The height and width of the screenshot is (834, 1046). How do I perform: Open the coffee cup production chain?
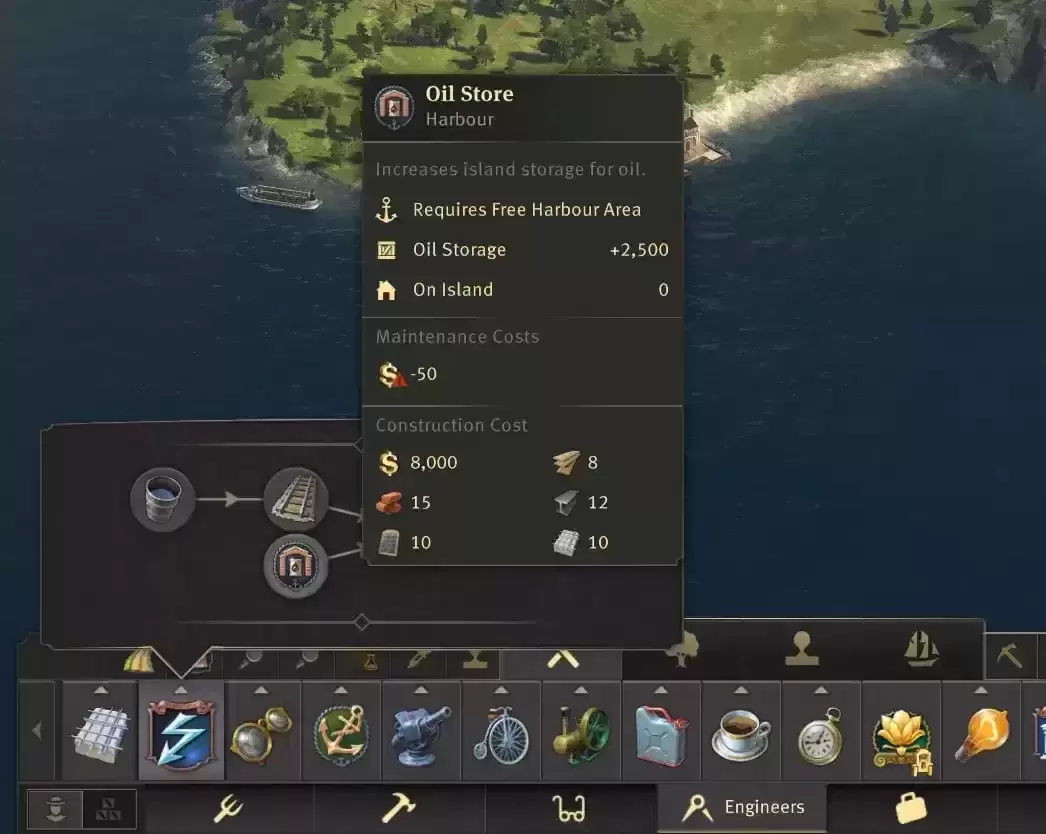click(741, 732)
